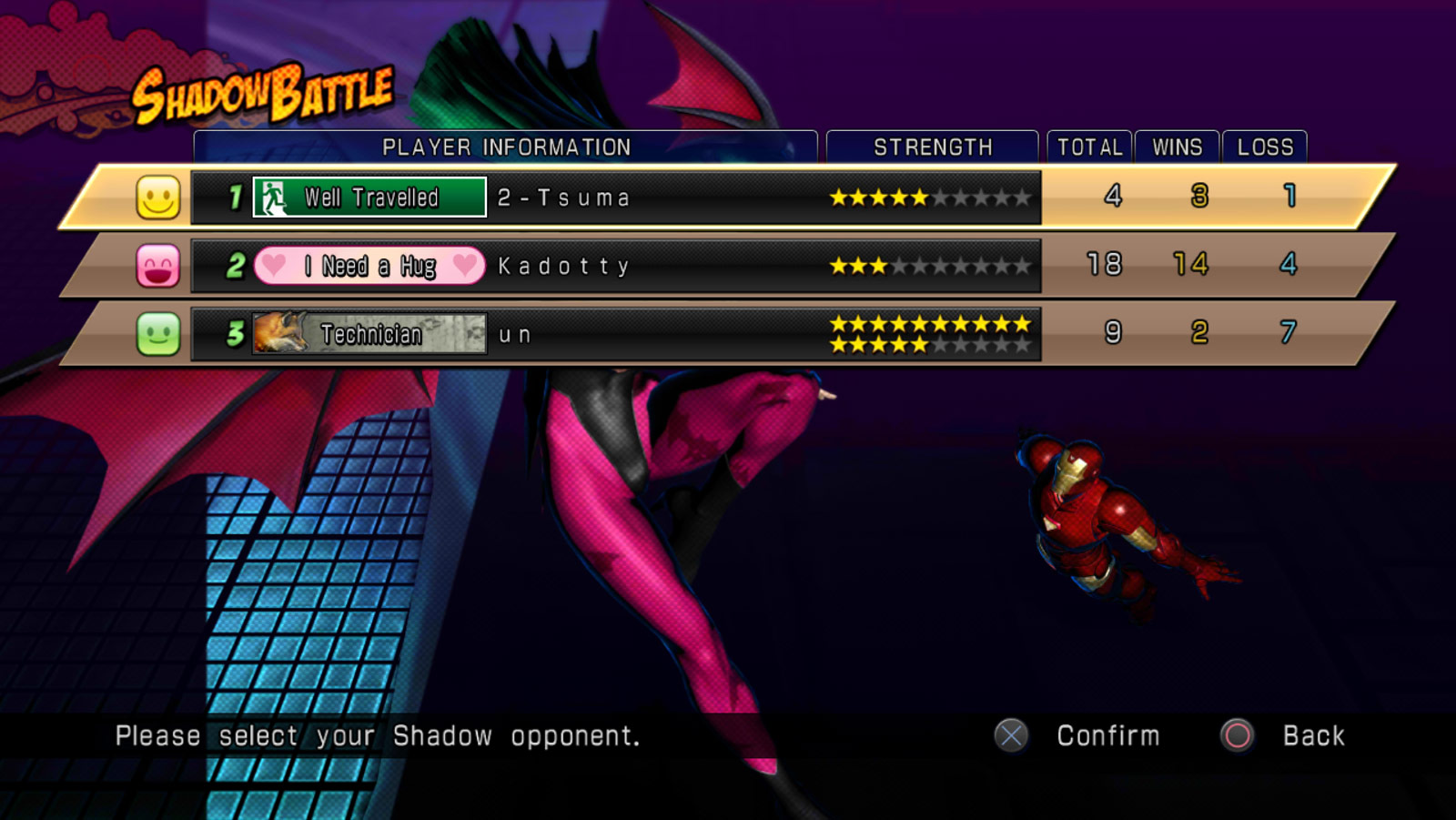
Task: Click the yellow smiley icon beside 2-Tsuma
Action: click(157, 195)
